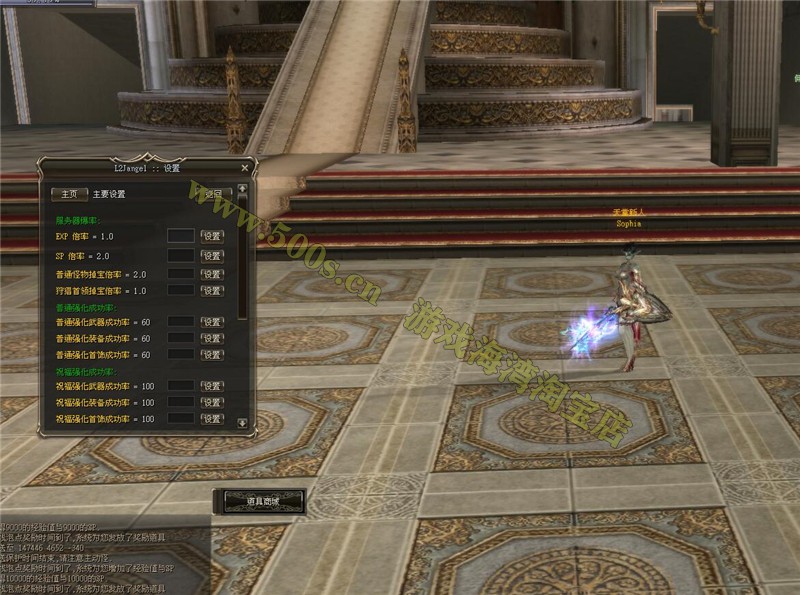Click the 返回 back button
Image resolution: width=800 pixels, height=595 pixels.
point(212,194)
